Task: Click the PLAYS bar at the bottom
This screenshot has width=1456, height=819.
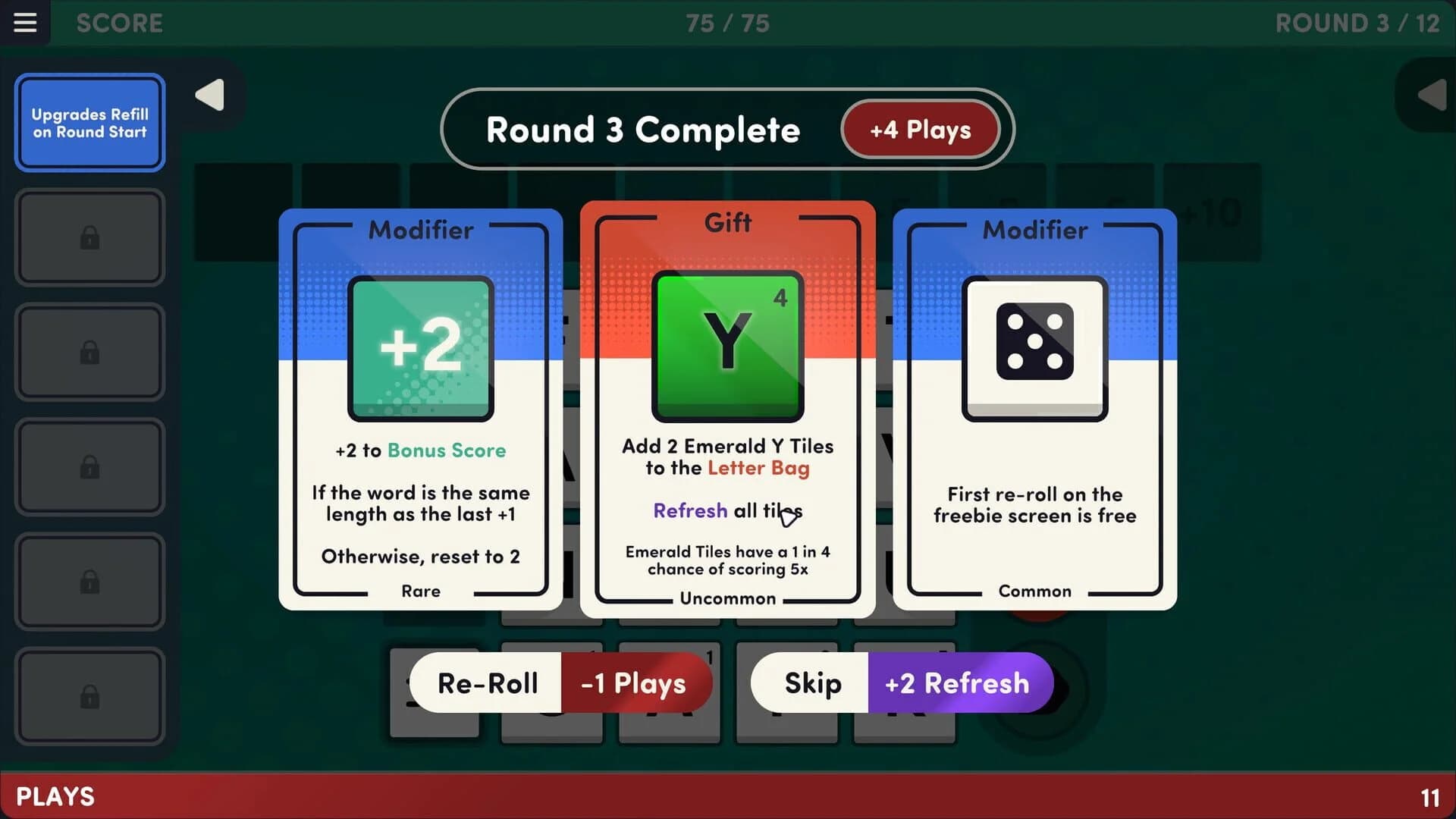Action: [x=55, y=796]
